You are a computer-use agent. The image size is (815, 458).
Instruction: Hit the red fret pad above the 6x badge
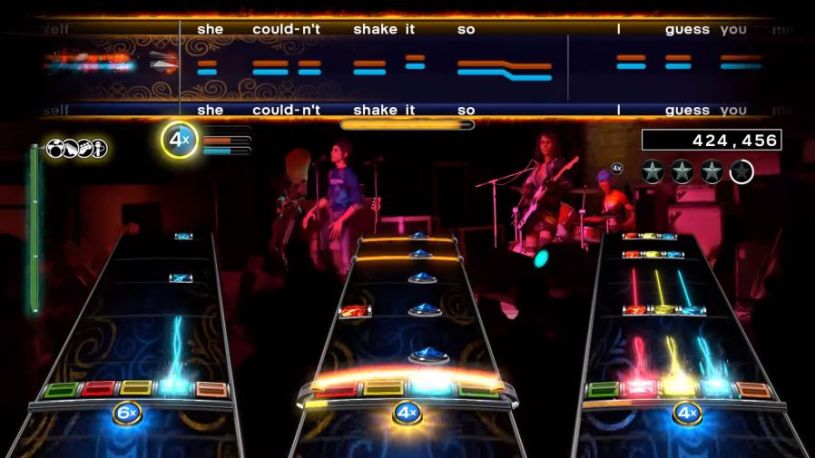point(97,389)
